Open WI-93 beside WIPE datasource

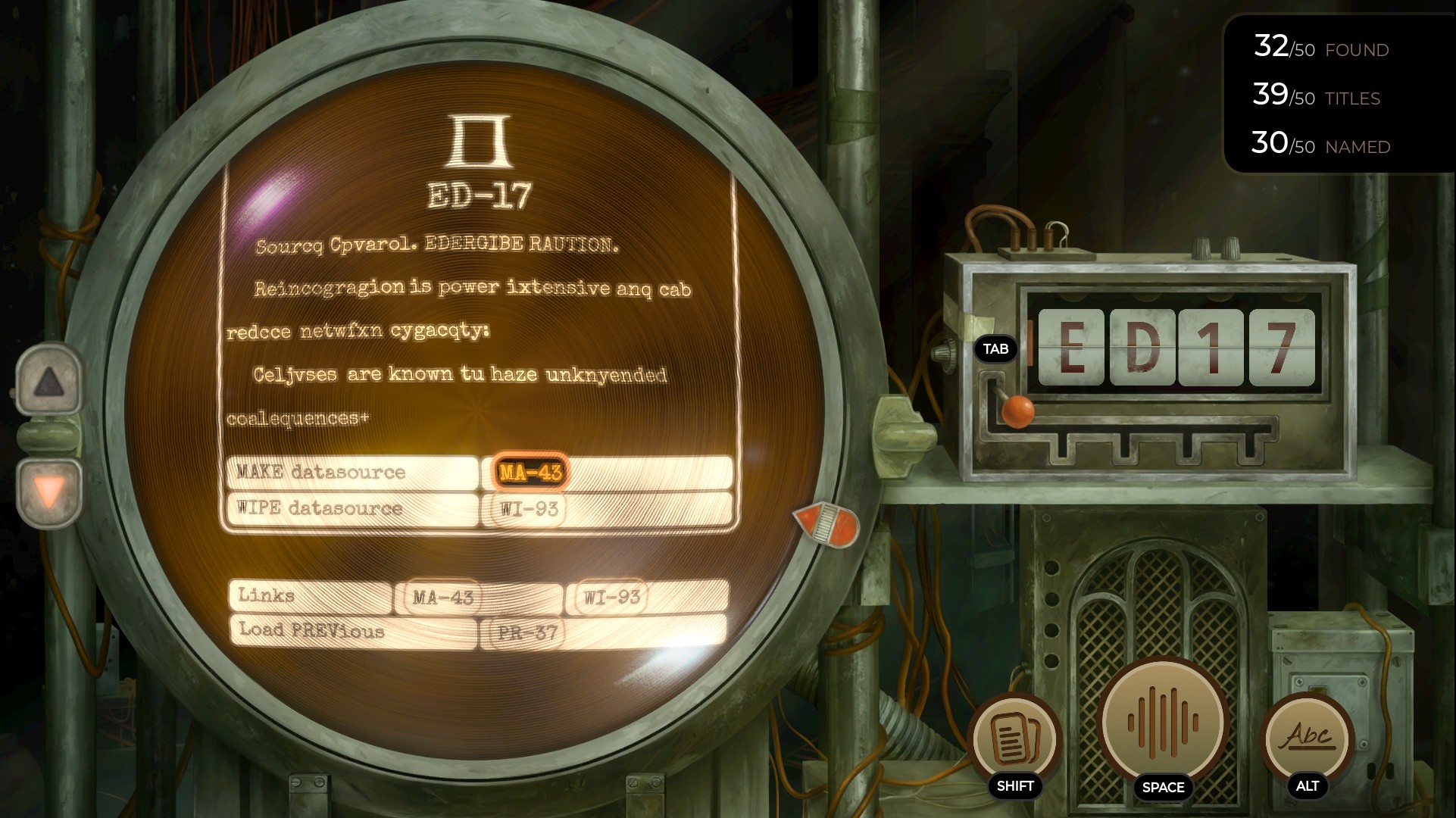[529, 508]
